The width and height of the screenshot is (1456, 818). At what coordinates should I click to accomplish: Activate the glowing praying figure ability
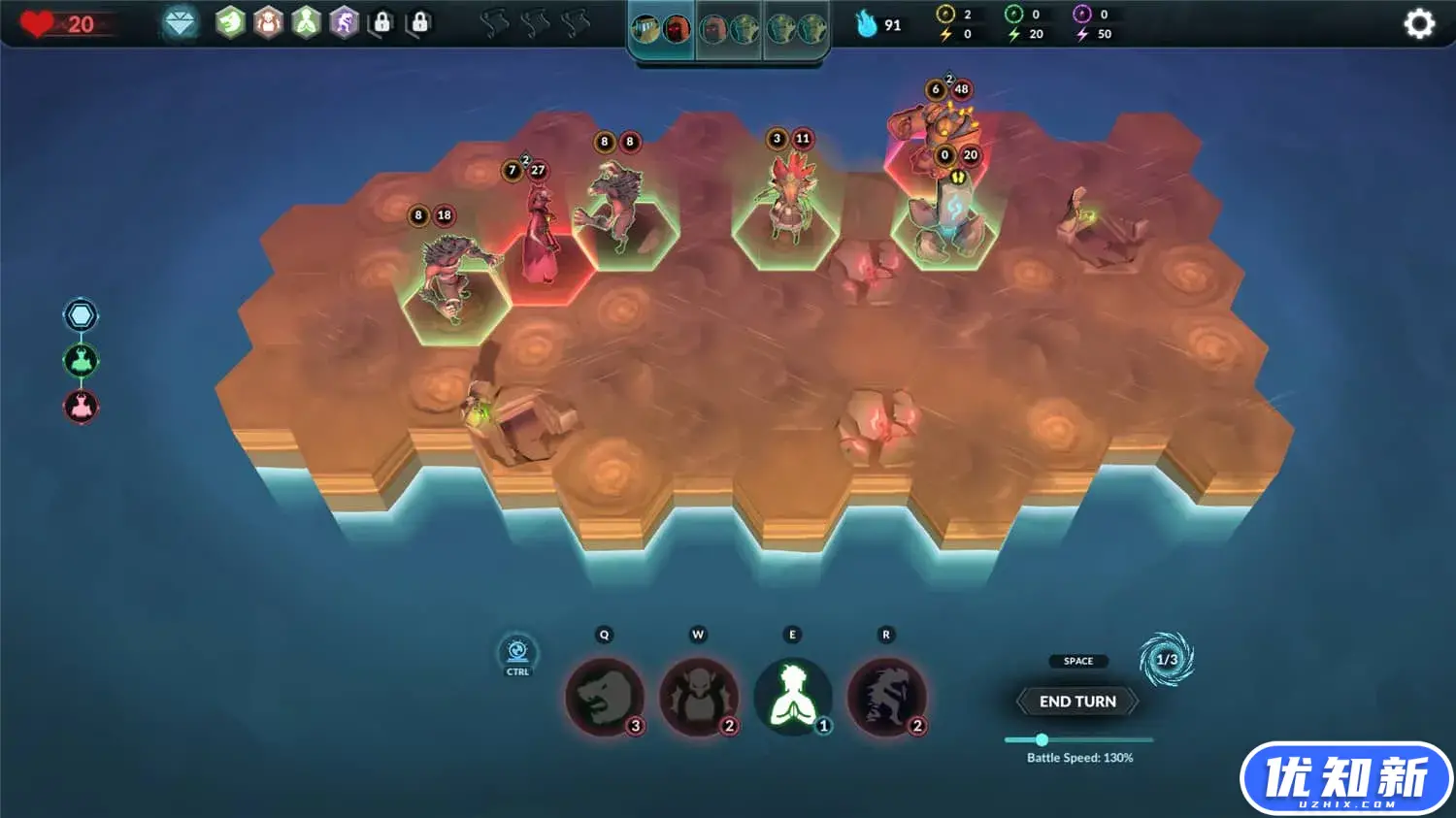click(792, 697)
